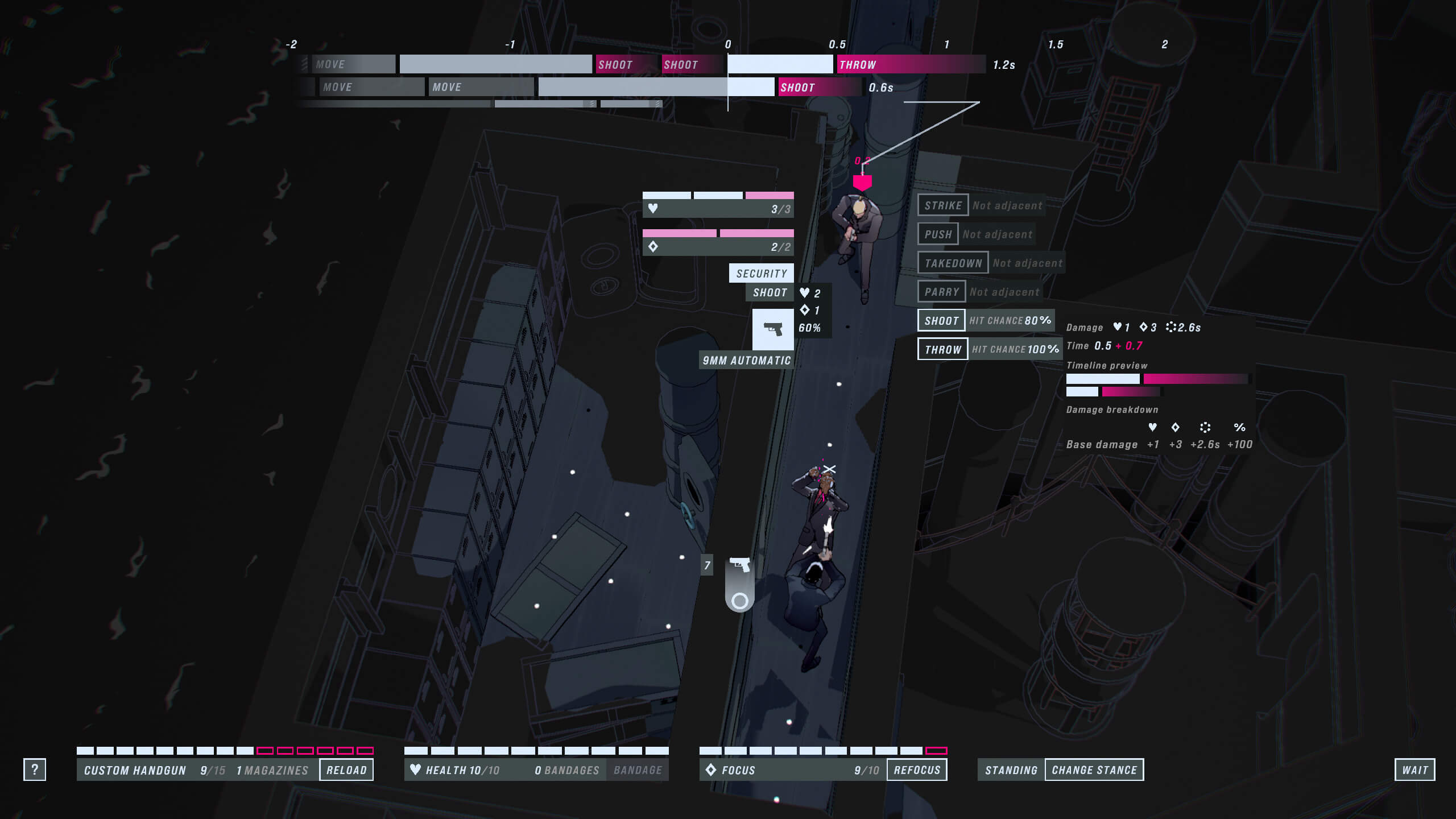Viewport: 1456px width, 819px height.
Task: Click the dropped pistol pickup icon
Action: 739,565
